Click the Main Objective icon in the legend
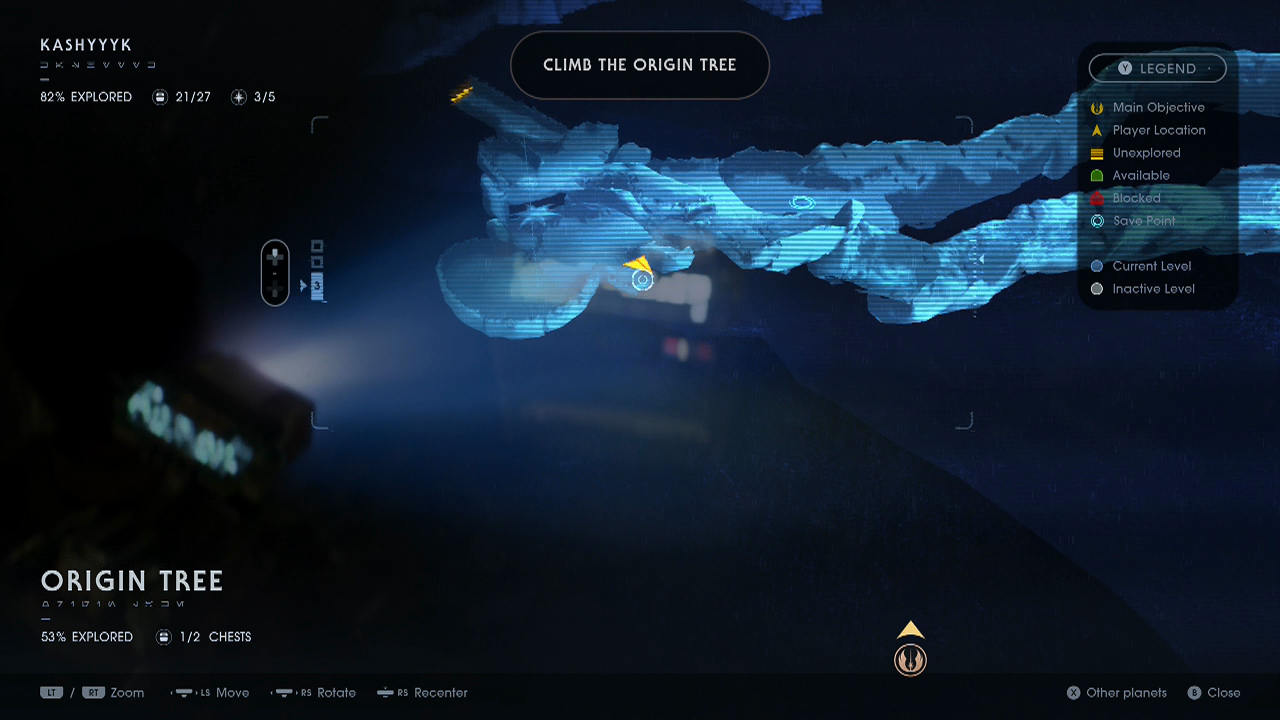The image size is (1280, 720). pyautogui.click(x=1097, y=107)
